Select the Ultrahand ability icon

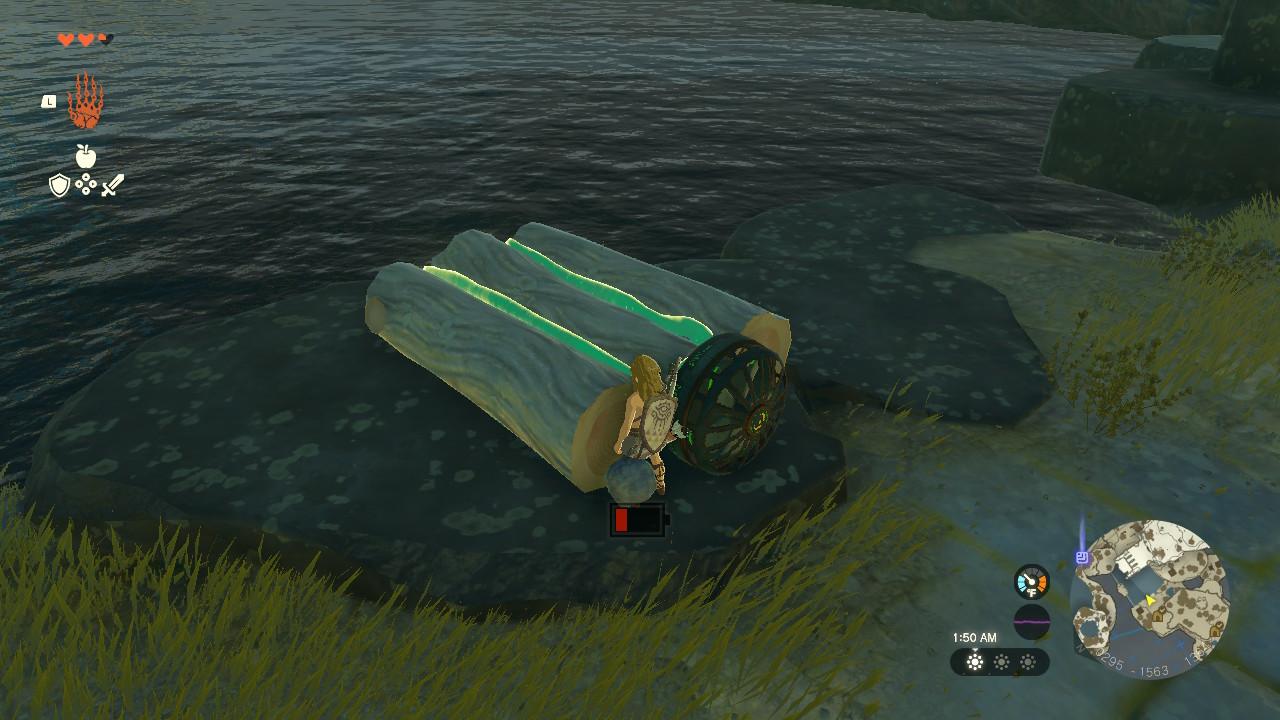coord(88,100)
